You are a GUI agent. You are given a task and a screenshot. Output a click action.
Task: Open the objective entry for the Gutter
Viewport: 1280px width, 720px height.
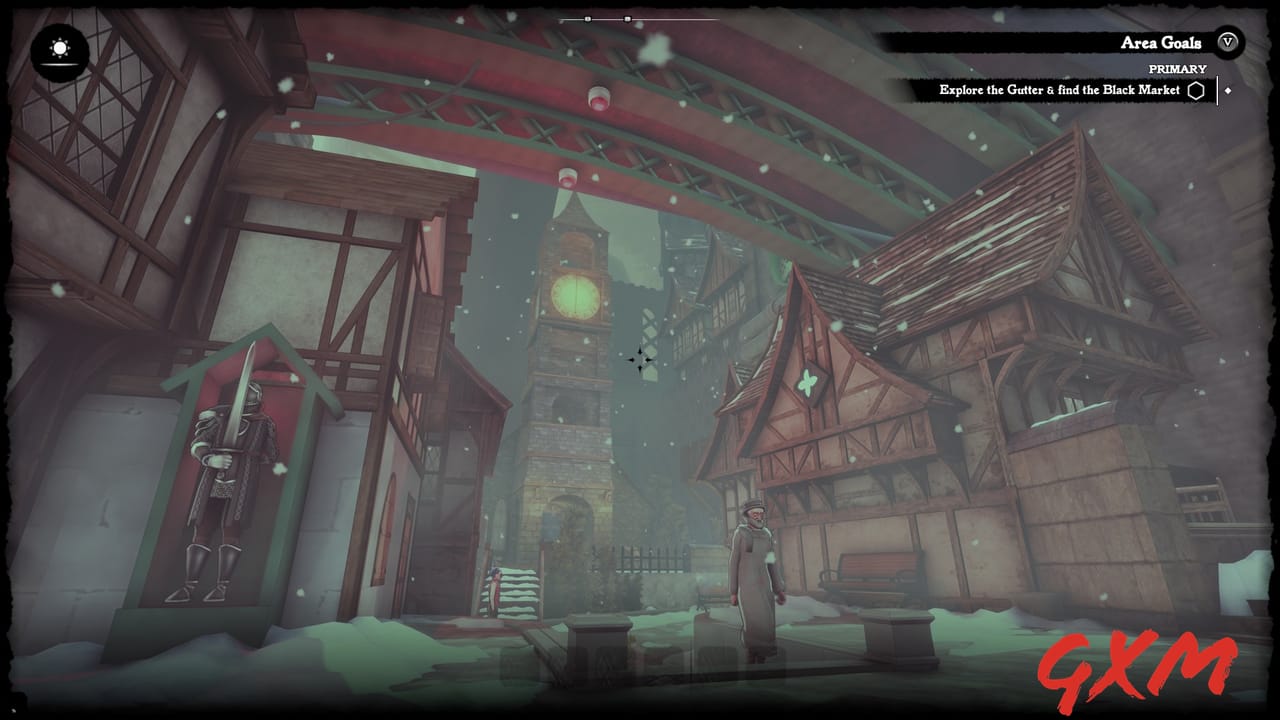click(1060, 90)
